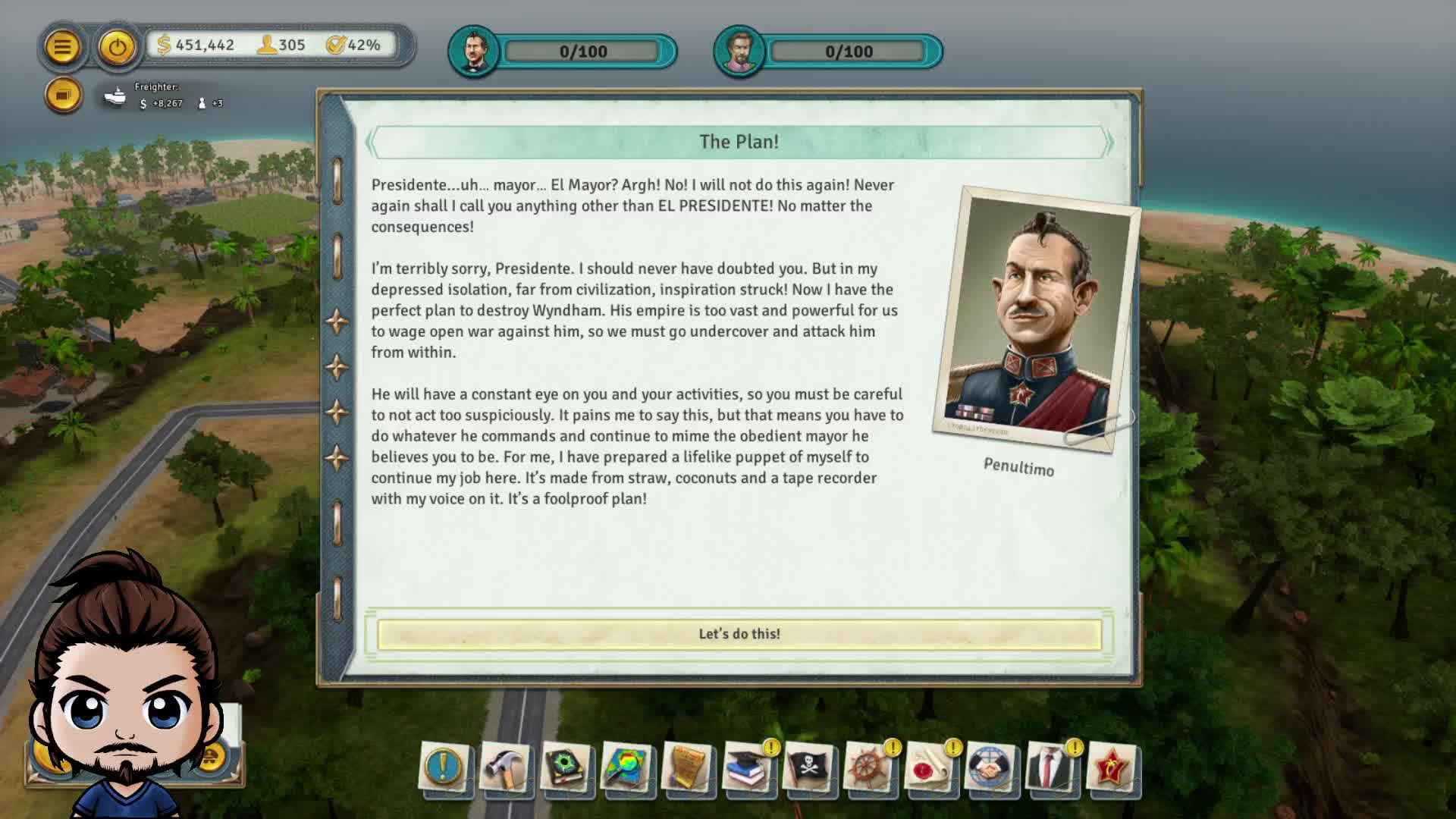This screenshot has width=1456, height=819.
Task: Click the Freighter ship status icon
Action: point(115,96)
